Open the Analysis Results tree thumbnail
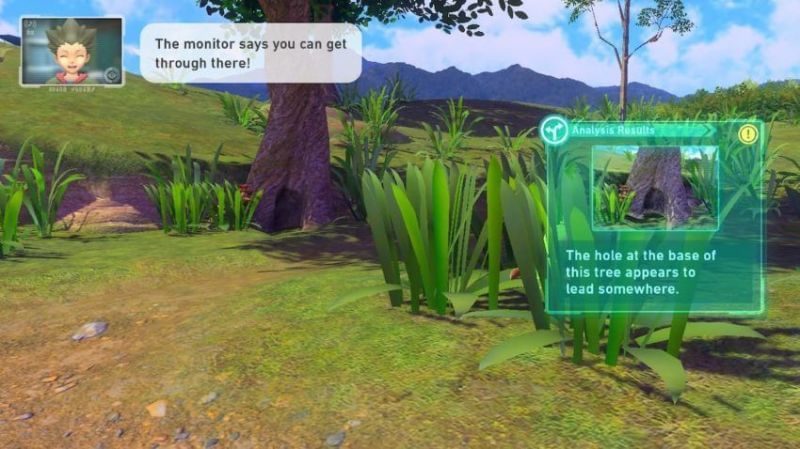The width and height of the screenshot is (800, 449). [x=654, y=186]
